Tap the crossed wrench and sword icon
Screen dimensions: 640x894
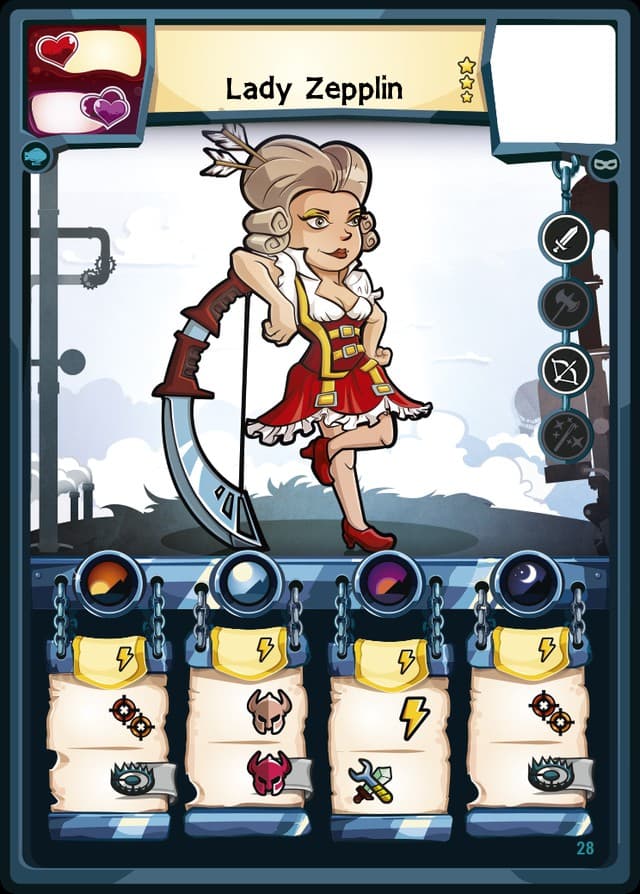(371, 781)
